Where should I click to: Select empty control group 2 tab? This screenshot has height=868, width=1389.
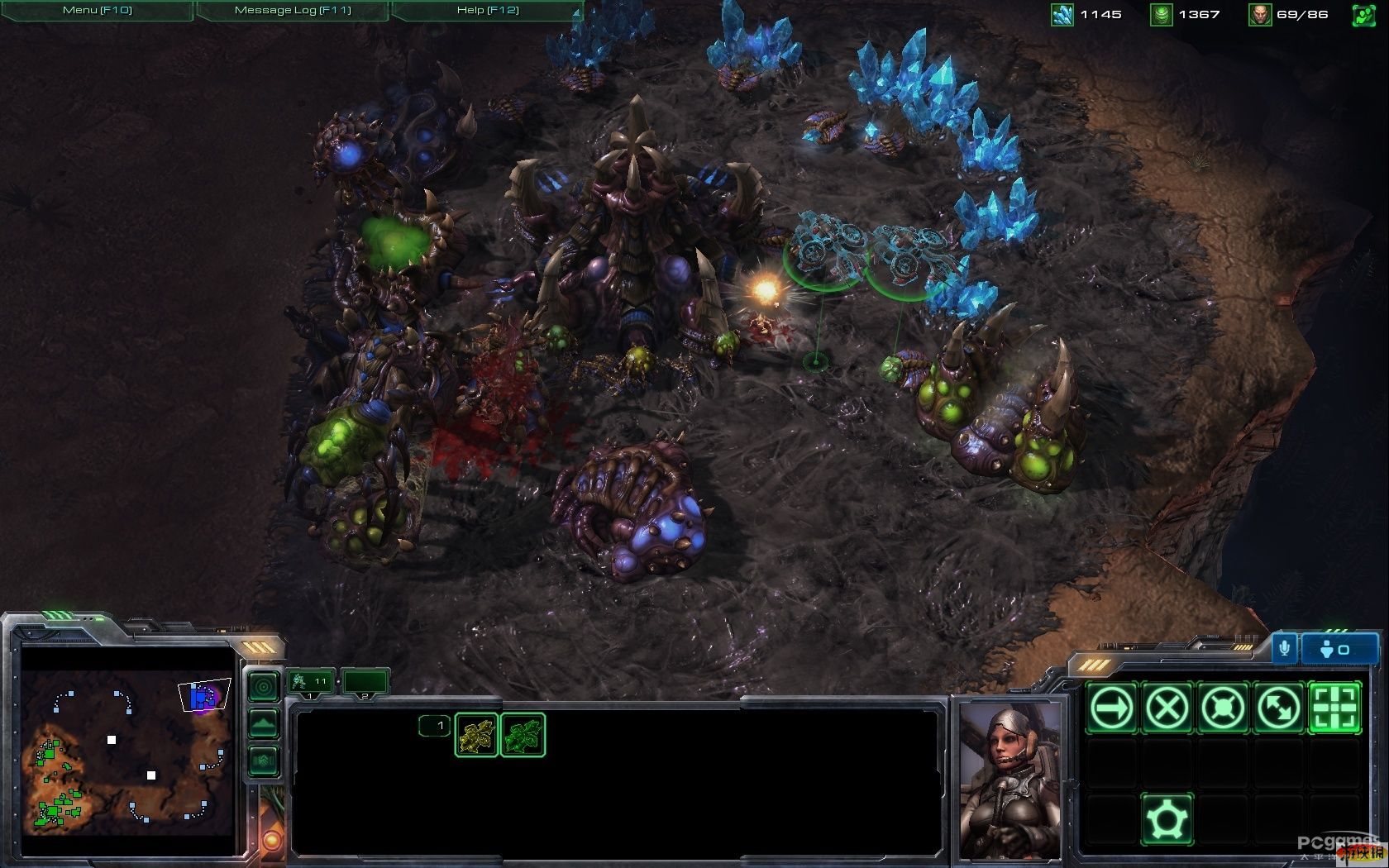click(x=365, y=682)
